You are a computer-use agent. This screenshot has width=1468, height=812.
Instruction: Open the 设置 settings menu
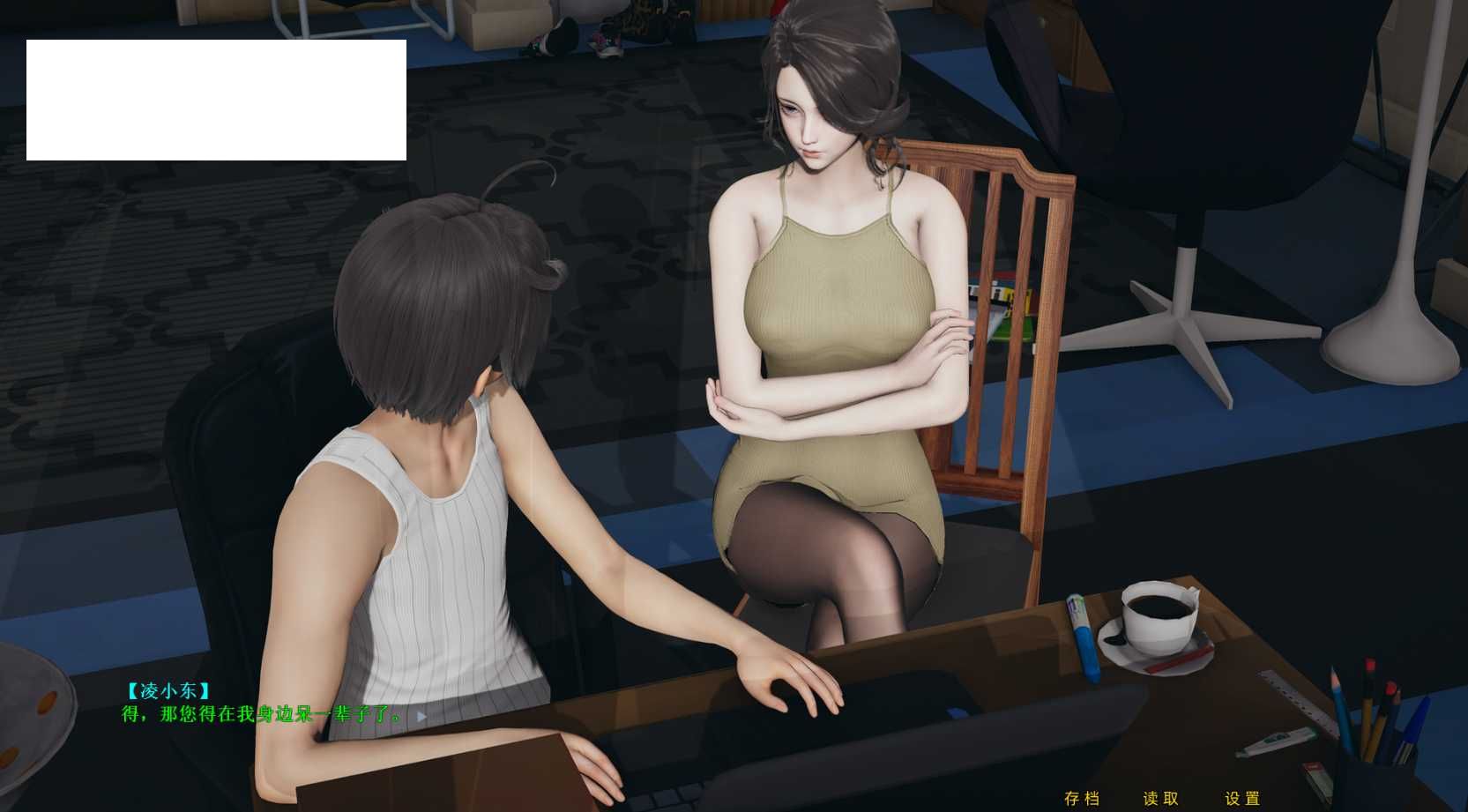tap(1242, 799)
